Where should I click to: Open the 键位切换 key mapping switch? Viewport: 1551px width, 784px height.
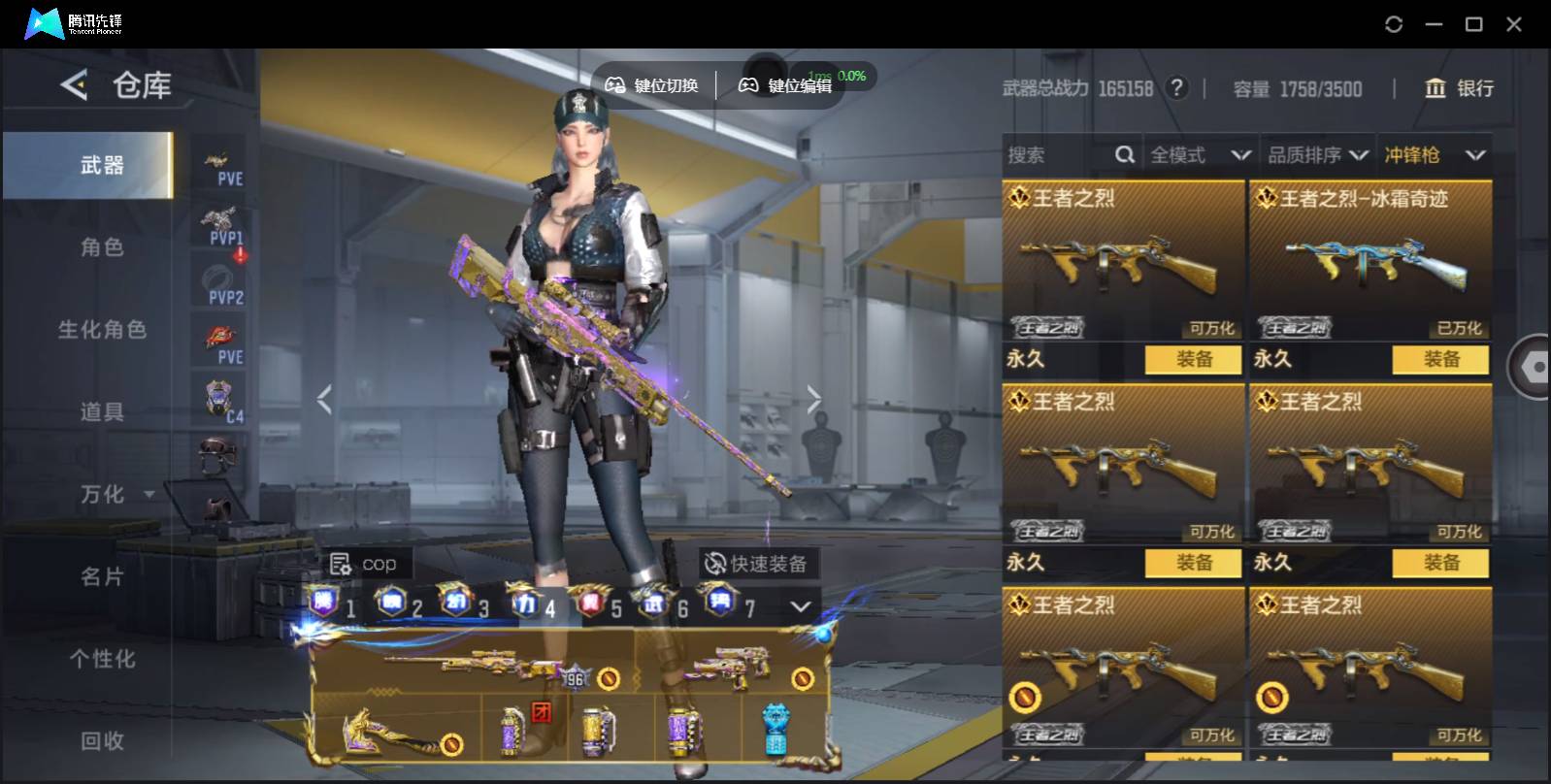pos(653,85)
